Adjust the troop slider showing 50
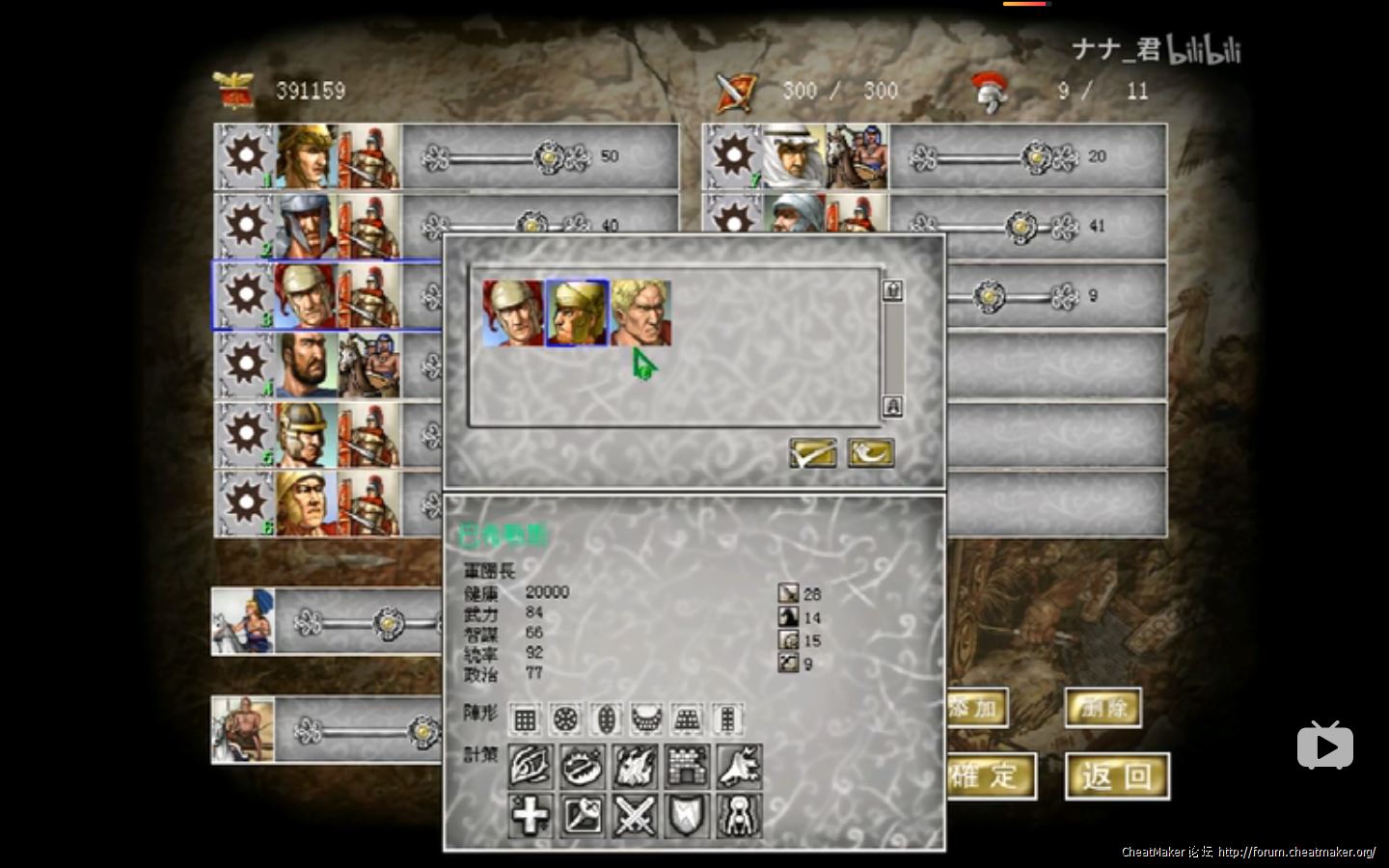The image size is (1389, 868). point(548,156)
